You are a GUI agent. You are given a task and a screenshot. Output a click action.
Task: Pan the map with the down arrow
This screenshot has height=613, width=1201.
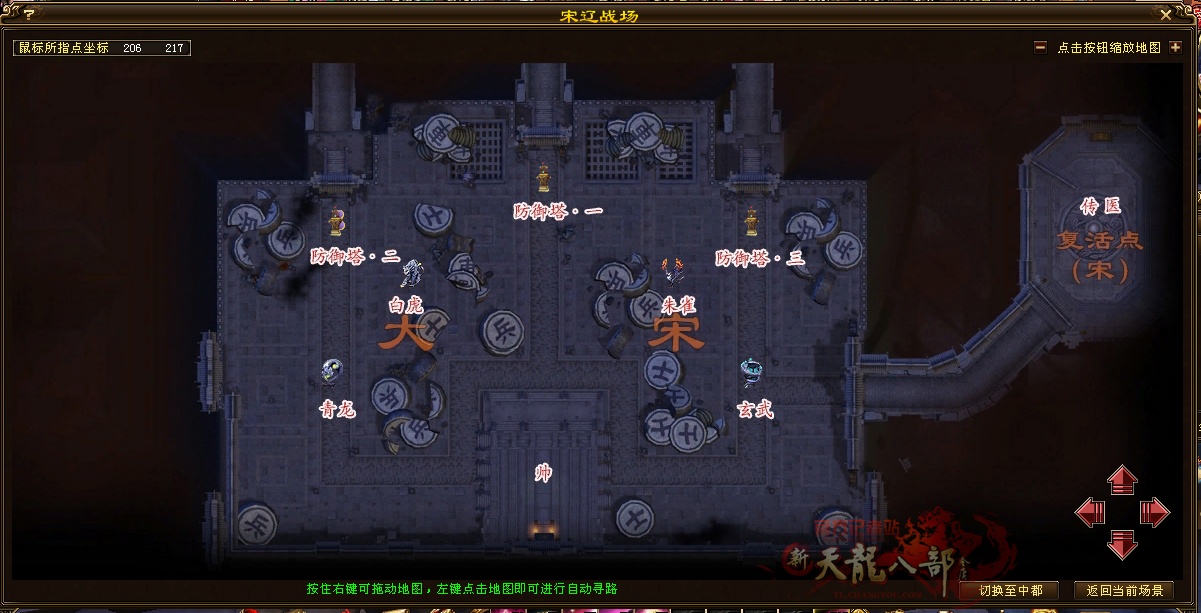(x=1122, y=545)
